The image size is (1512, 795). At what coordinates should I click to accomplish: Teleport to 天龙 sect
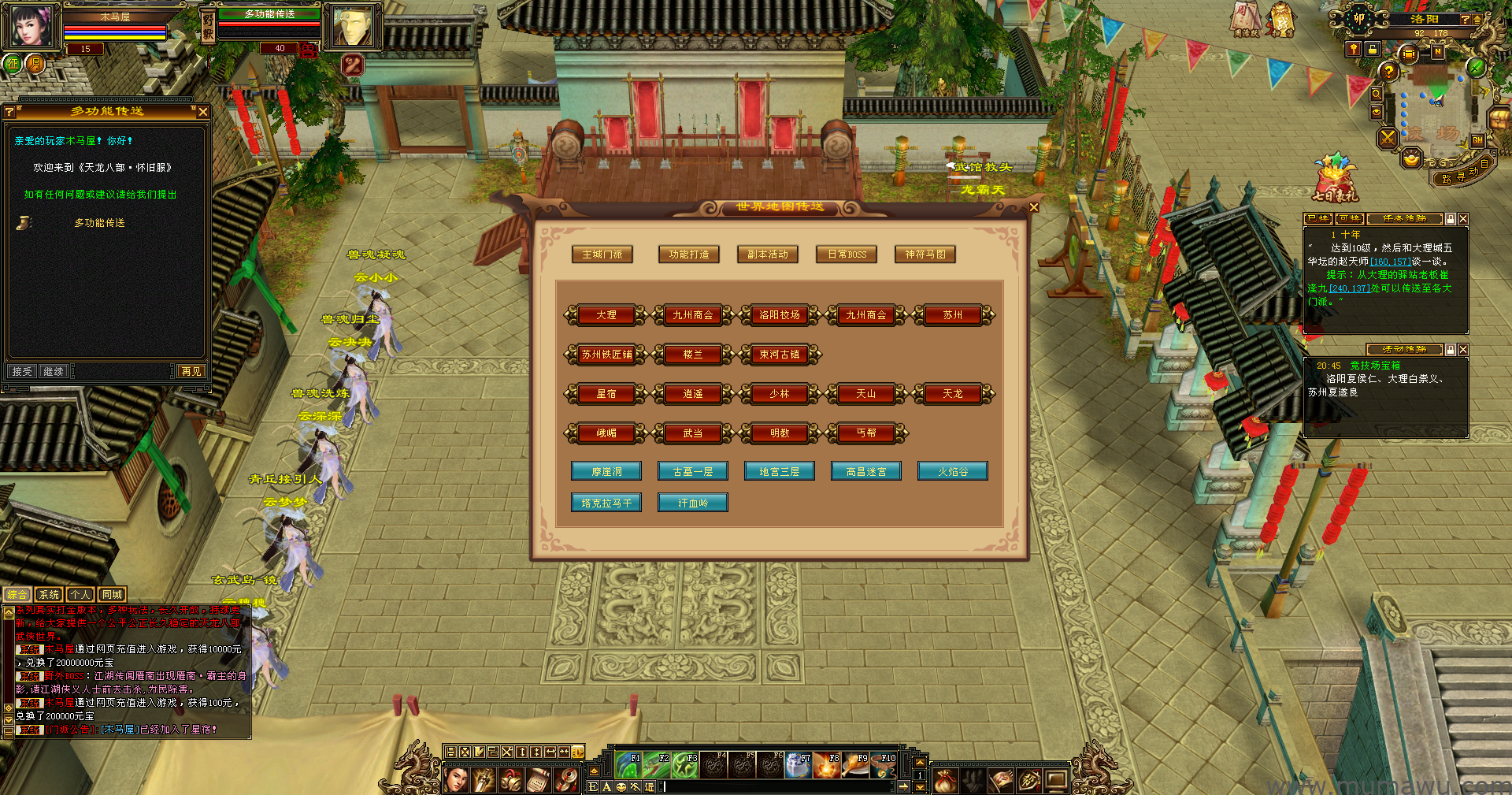pos(953,394)
